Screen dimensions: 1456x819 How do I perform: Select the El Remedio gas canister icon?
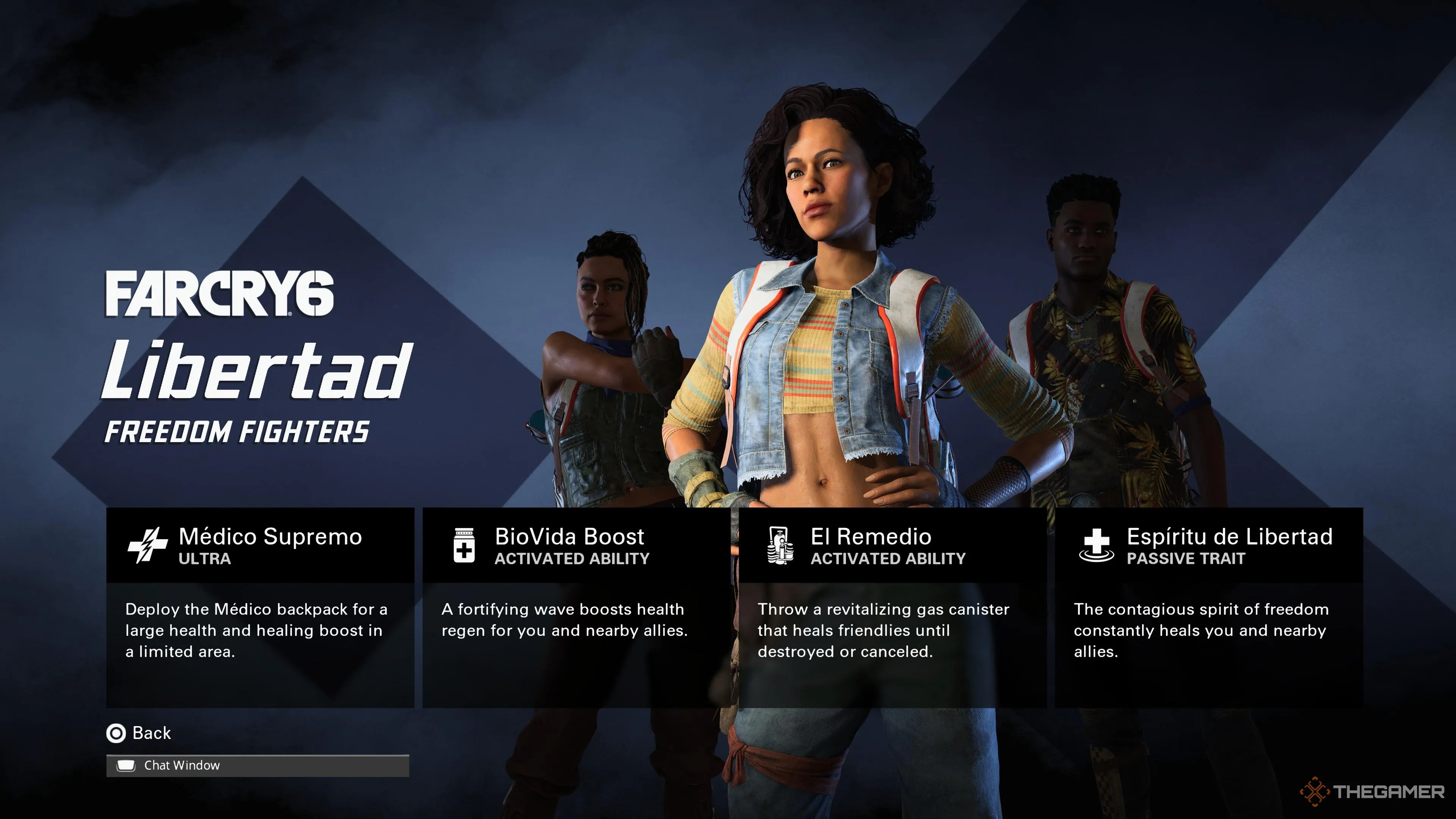coord(781,544)
